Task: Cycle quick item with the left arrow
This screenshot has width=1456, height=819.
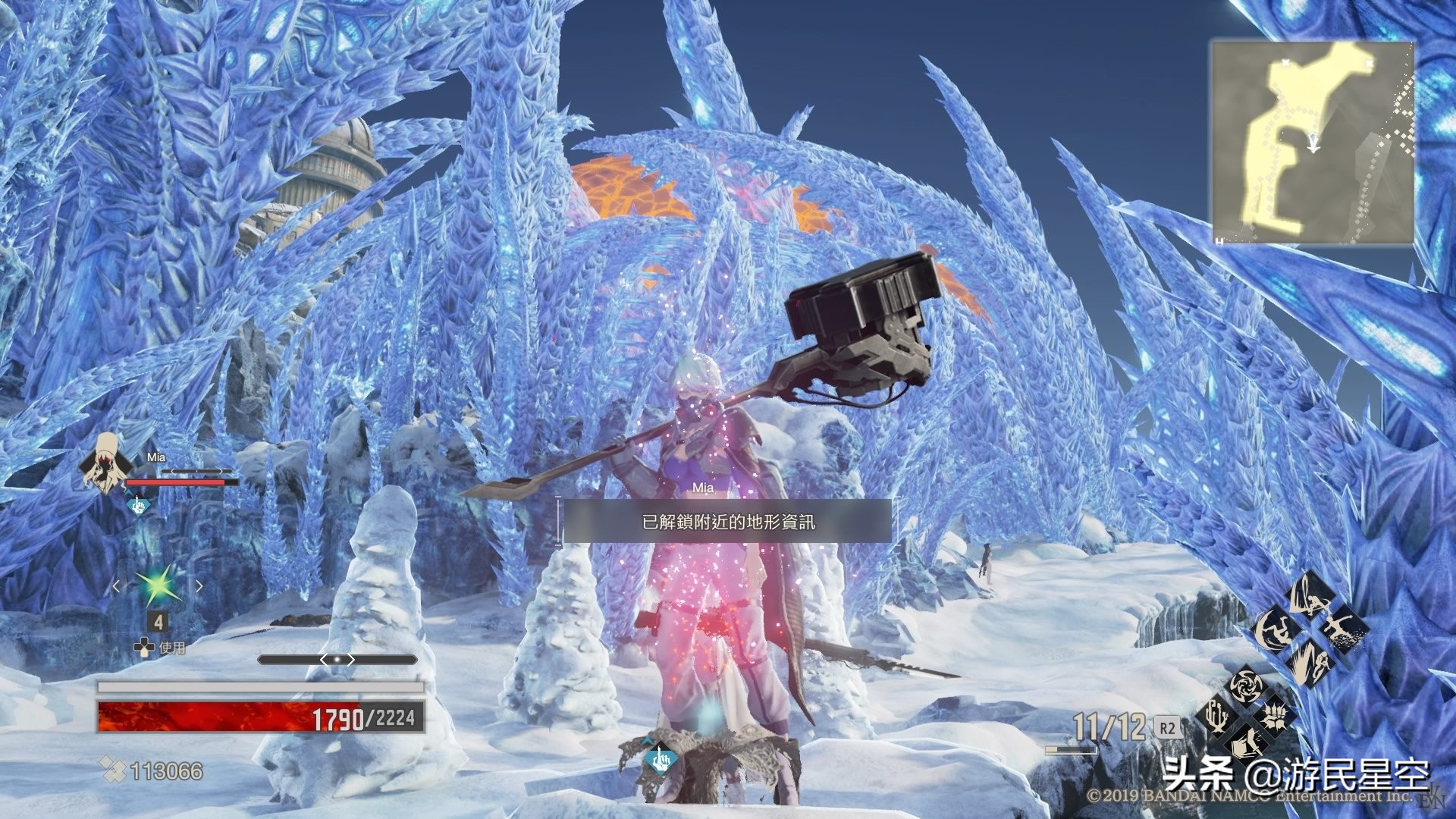Action: point(116,585)
